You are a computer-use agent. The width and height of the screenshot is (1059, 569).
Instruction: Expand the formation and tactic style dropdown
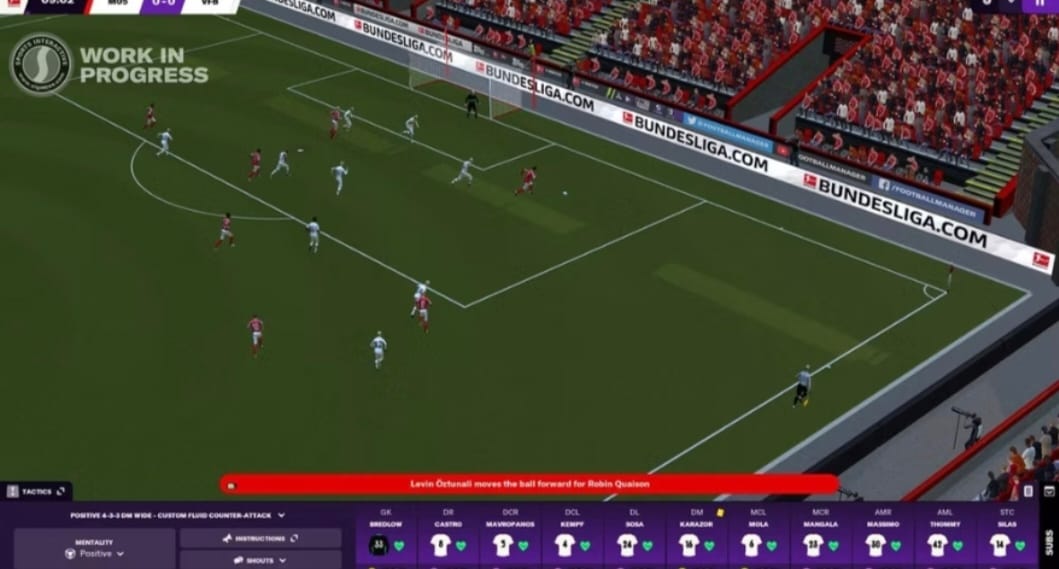coord(177,516)
